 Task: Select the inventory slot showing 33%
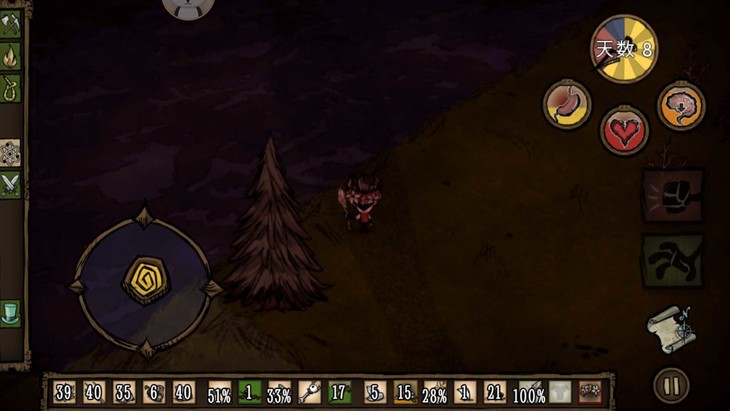pos(280,392)
